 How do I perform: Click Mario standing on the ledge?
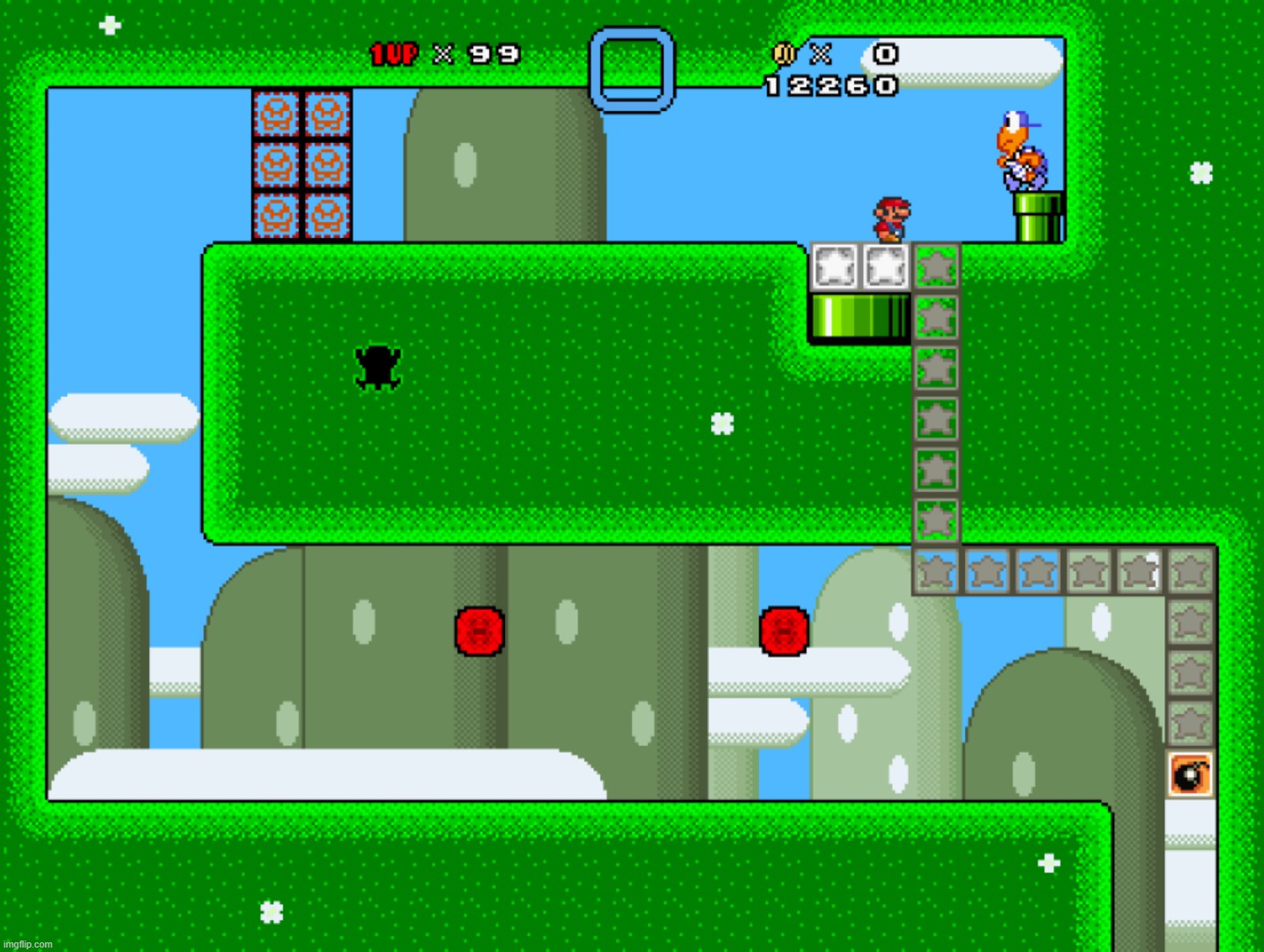coord(891,219)
